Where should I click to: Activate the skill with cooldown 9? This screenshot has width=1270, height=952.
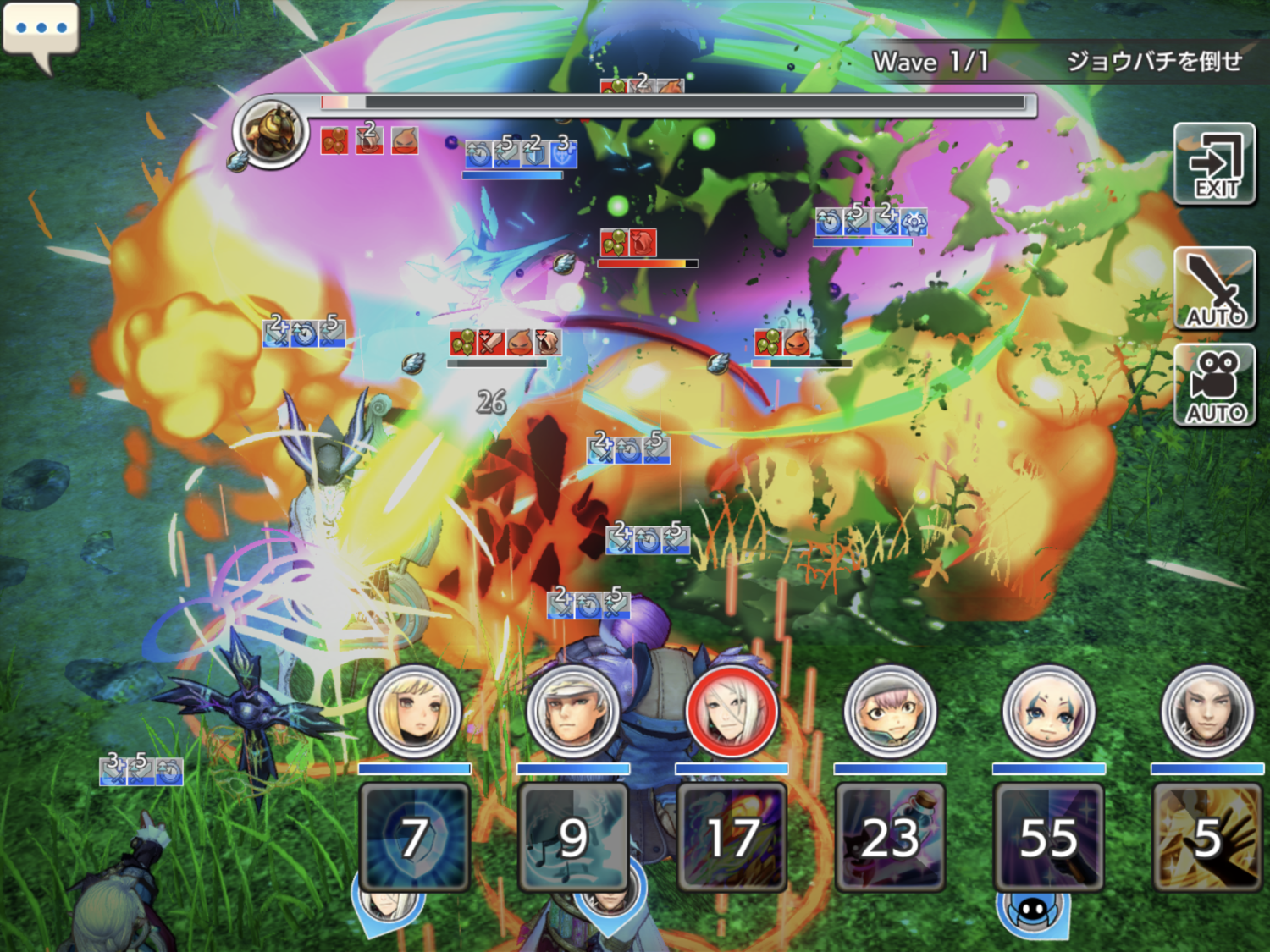[x=572, y=836]
